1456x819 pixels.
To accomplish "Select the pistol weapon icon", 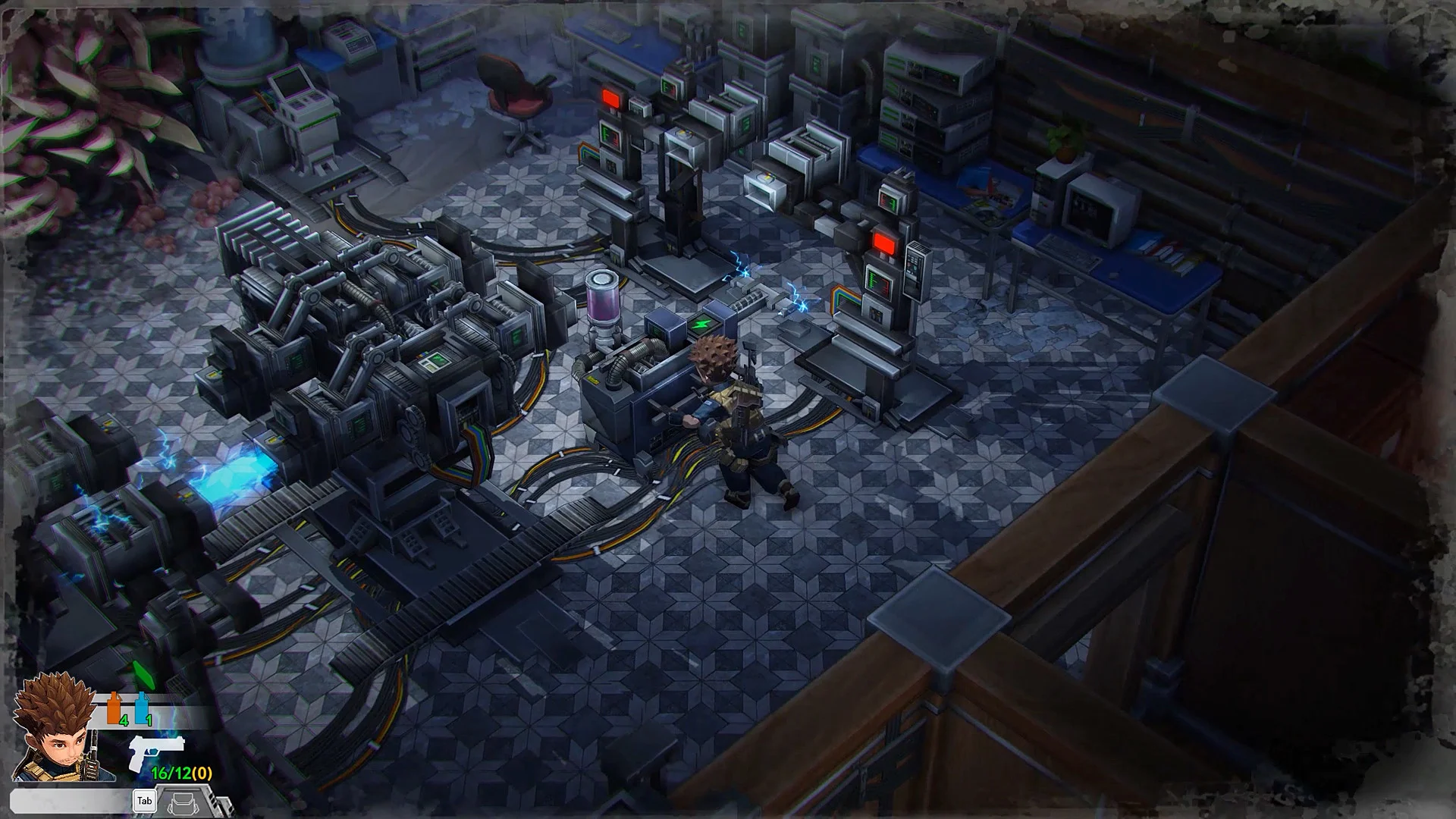I will 155,751.
